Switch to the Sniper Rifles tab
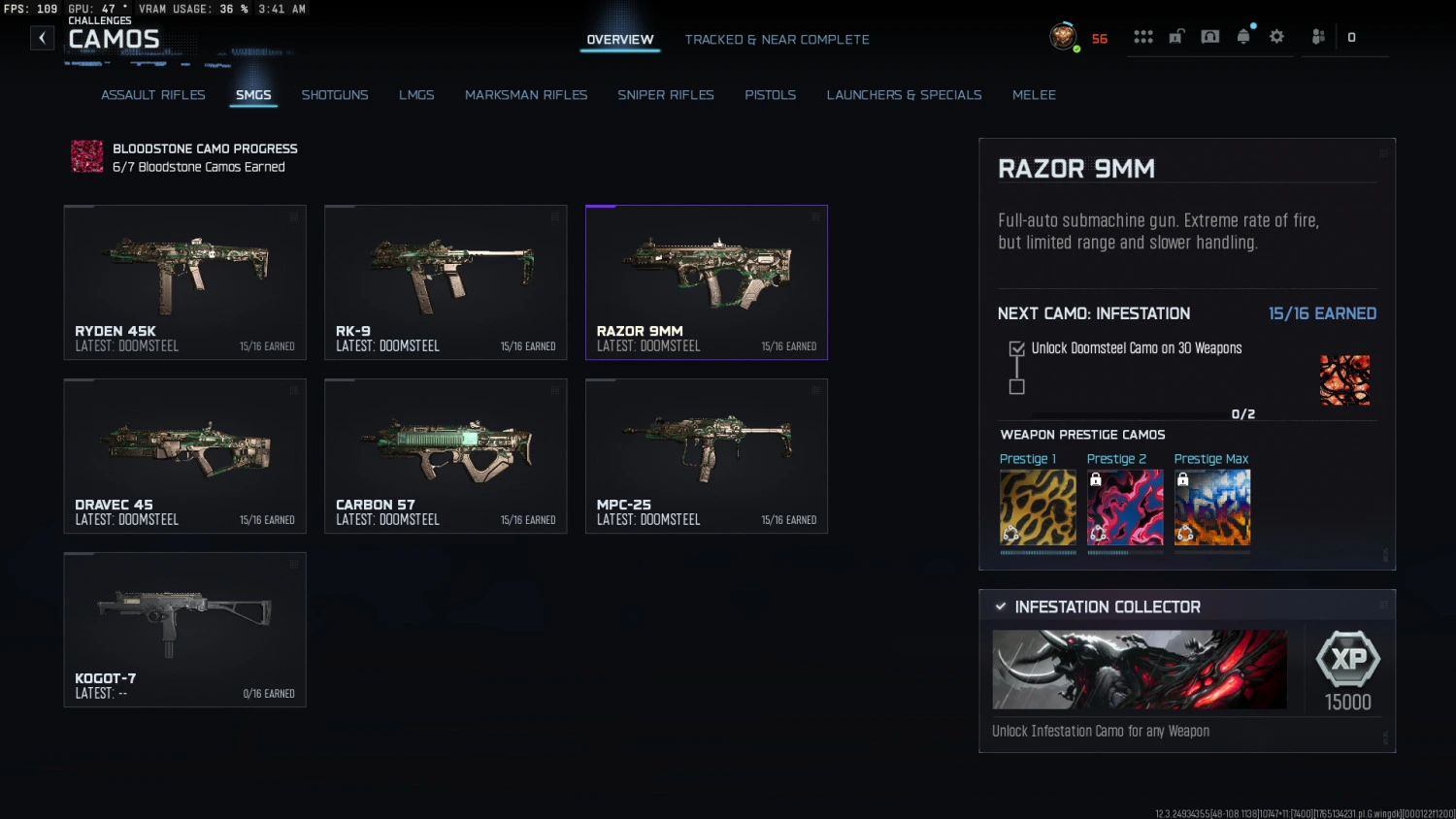This screenshot has height=819, width=1456. (x=666, y=94)
